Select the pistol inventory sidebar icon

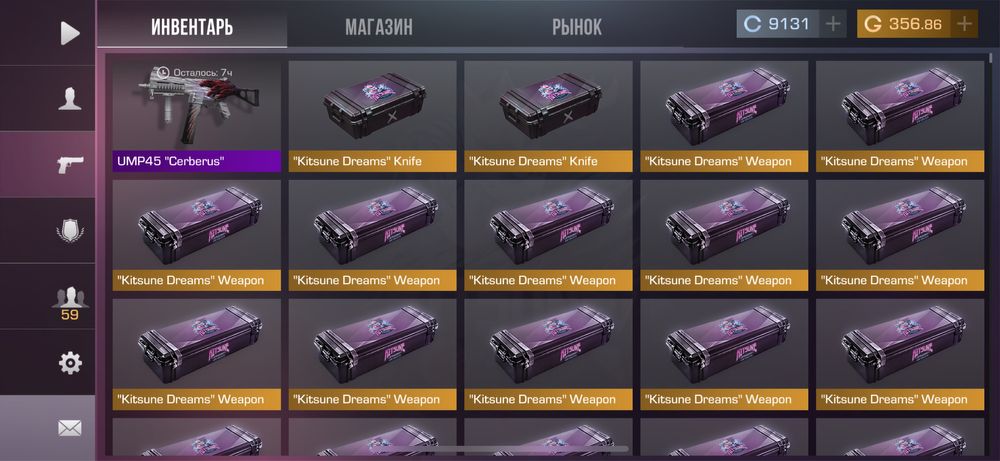coord(69,164)
